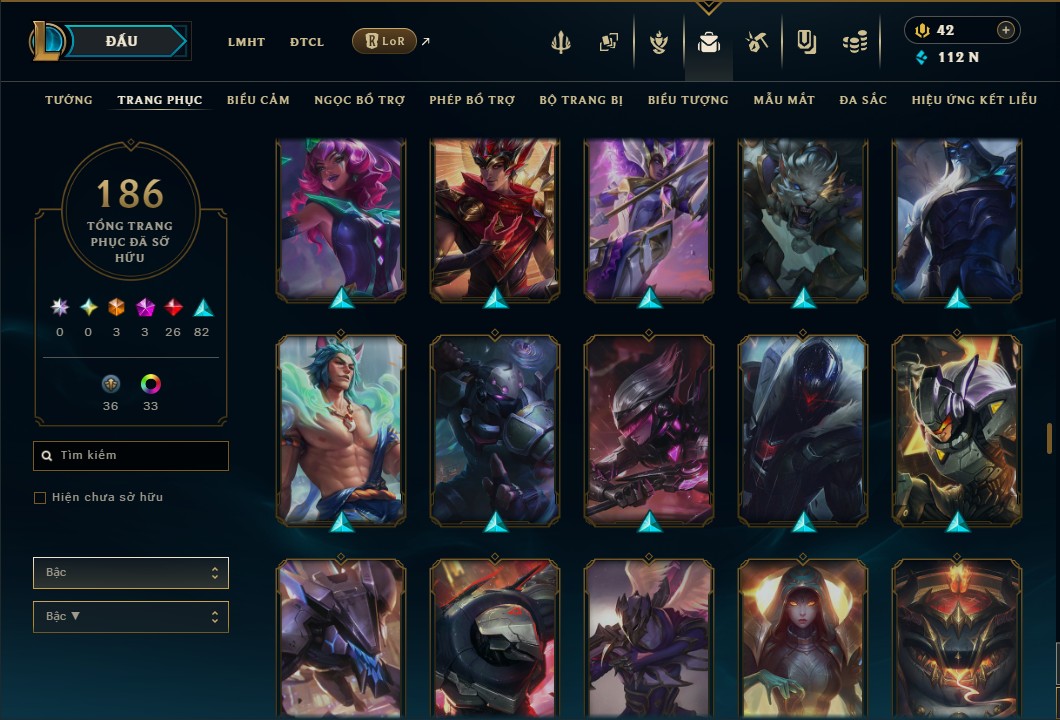Choose the pink-haired champion skin card

341,218
